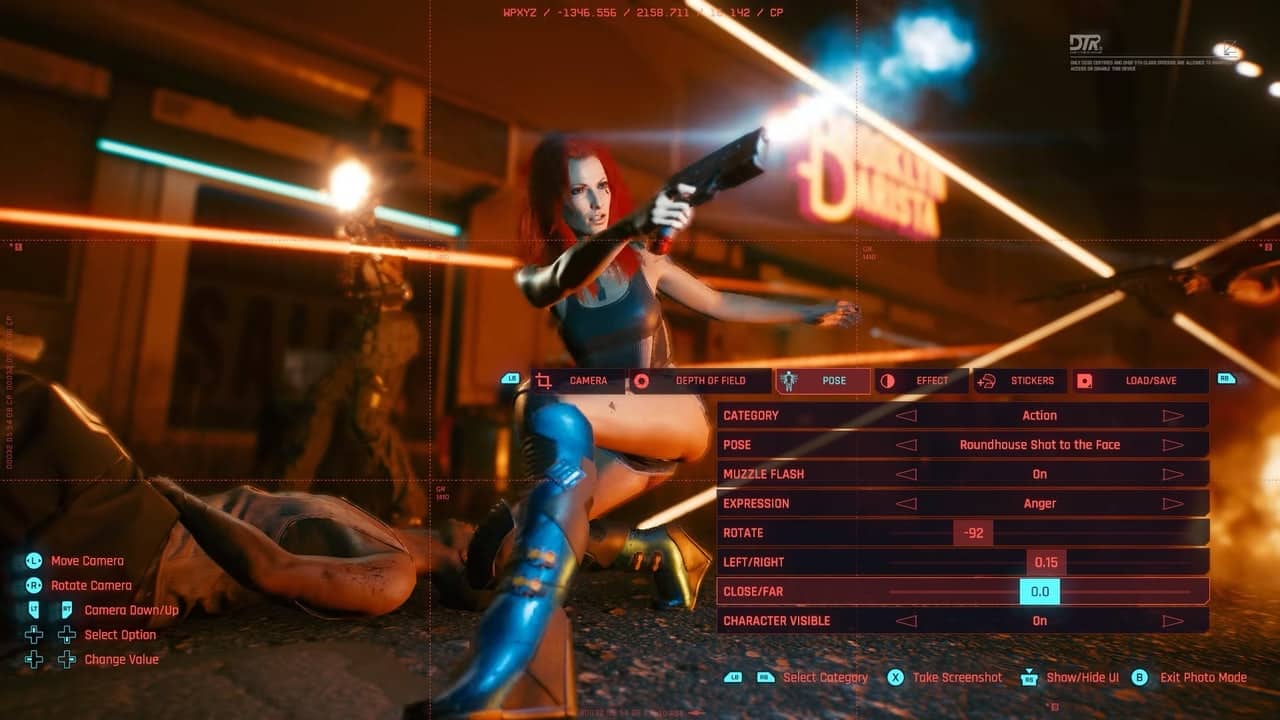The image size is (1280, 720).
Task: Click the Category left arrow
Action: tap(906, 416)
